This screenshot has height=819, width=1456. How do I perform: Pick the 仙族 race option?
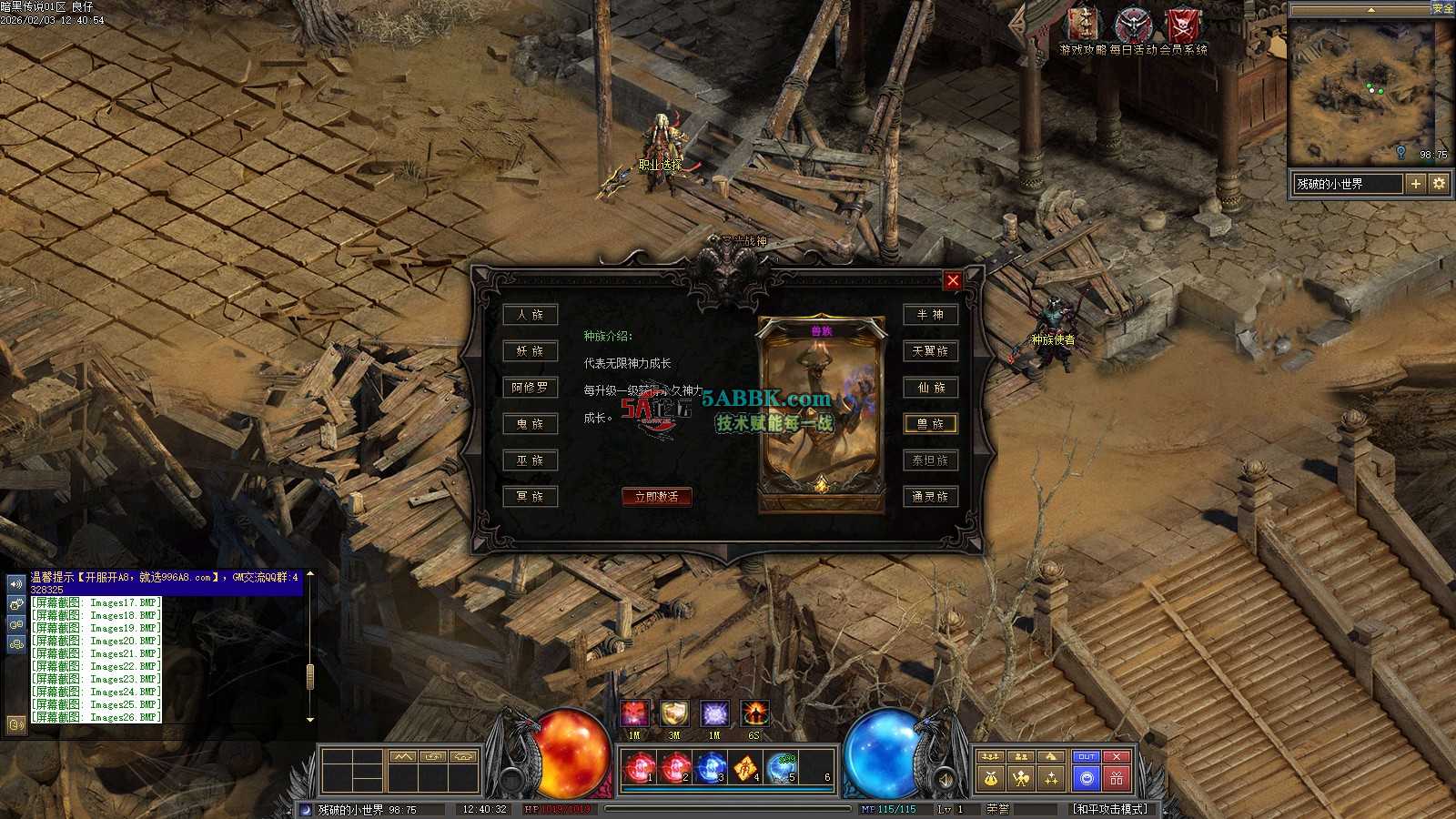[x=930, y=388]
